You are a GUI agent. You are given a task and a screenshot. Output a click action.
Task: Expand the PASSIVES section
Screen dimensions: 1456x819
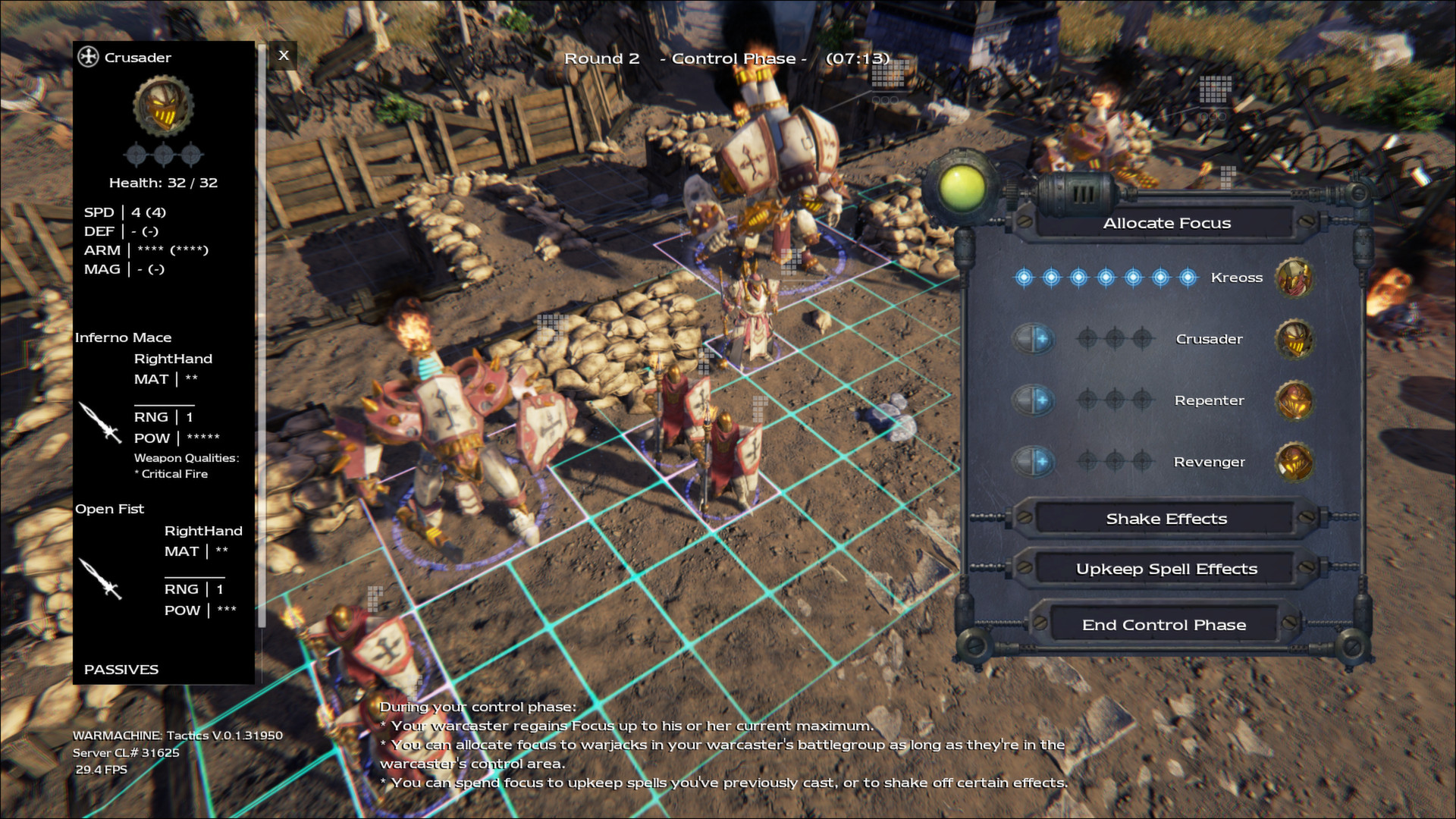pos(121,670)
